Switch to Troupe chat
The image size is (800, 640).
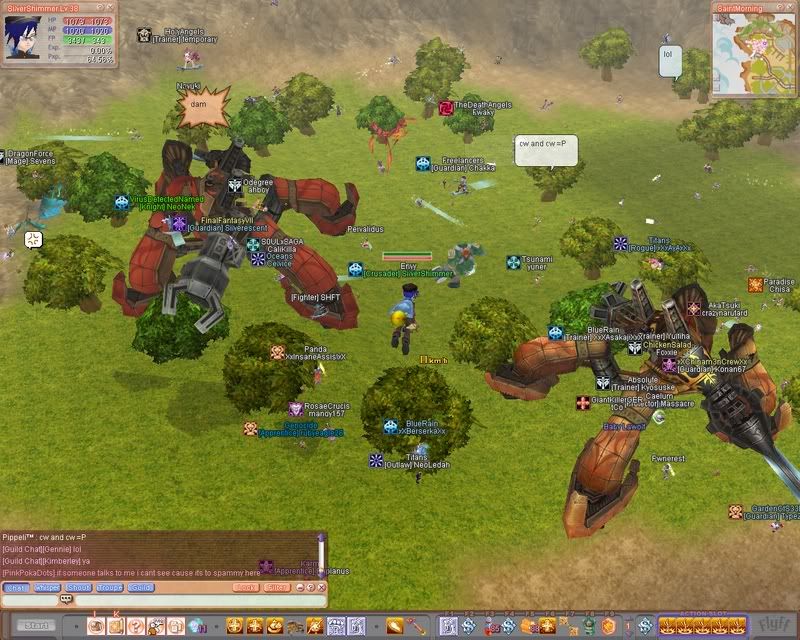(110, 588)
